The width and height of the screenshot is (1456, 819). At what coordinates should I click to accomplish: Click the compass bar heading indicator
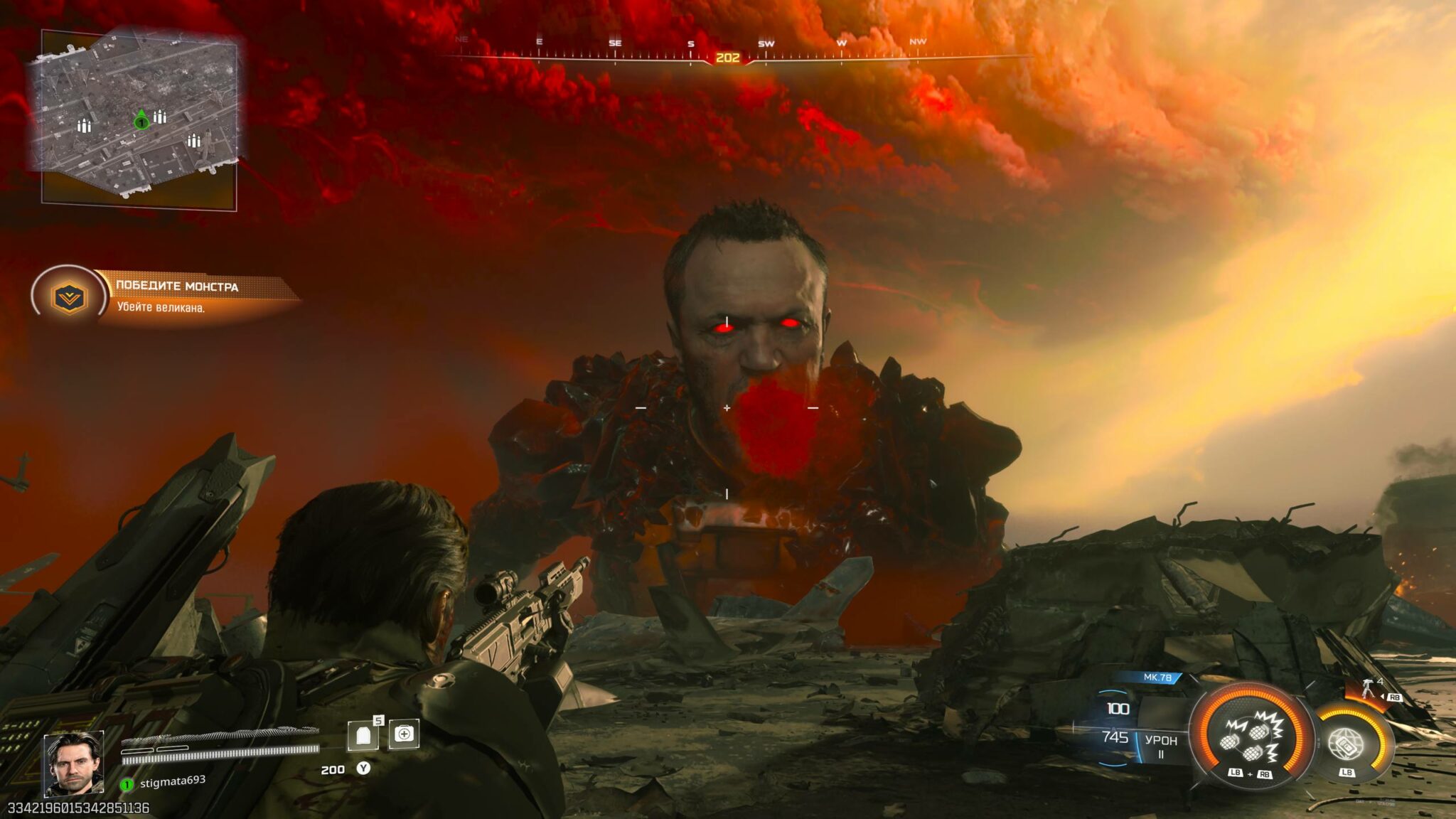[x=727, y=58]
